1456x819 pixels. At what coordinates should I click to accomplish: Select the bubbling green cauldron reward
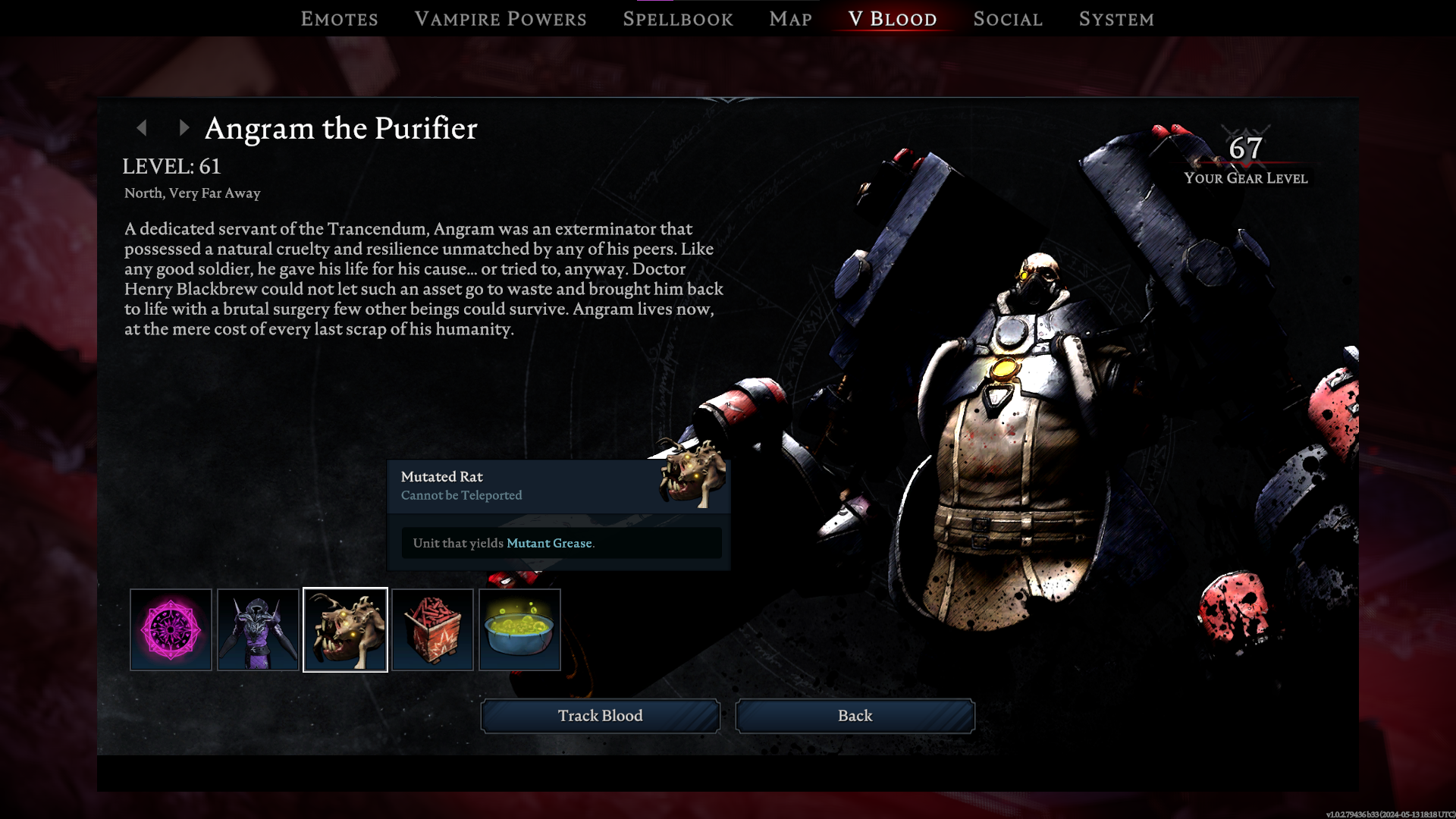[519, 629]
